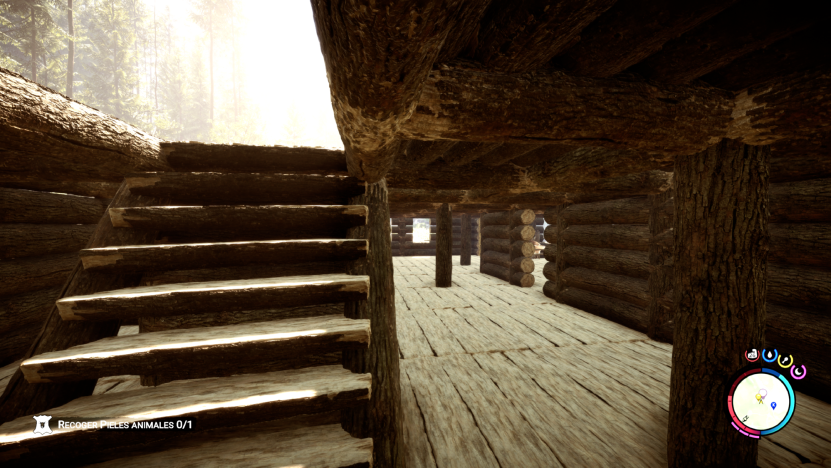Click the blue water drop hydration icon
This screenshot has height=468, width=831.
tap(769, 355)
